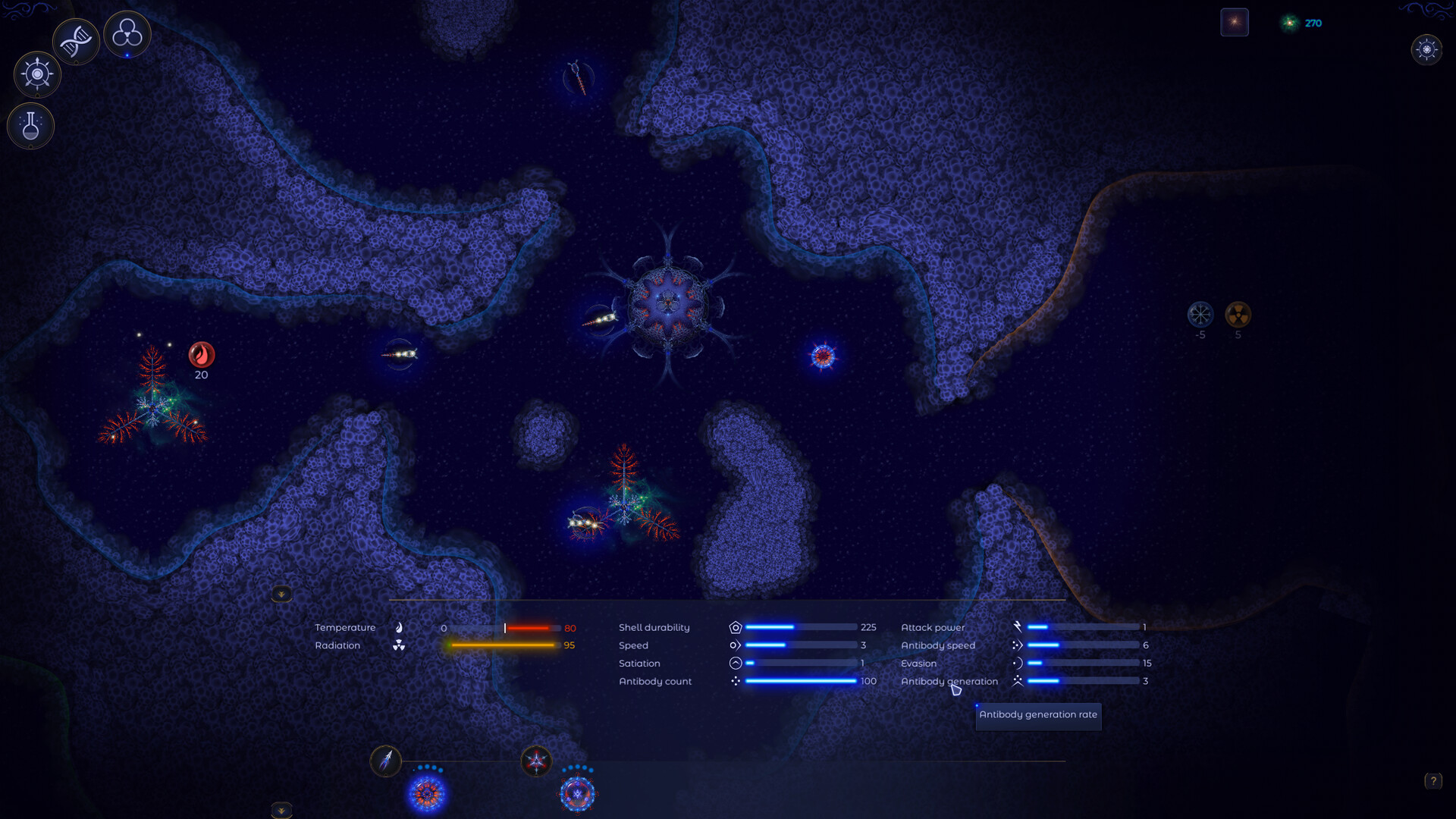Click the orange particle thumbnail top-right
Viewport: 1456px width, 819px height.
1235,22
